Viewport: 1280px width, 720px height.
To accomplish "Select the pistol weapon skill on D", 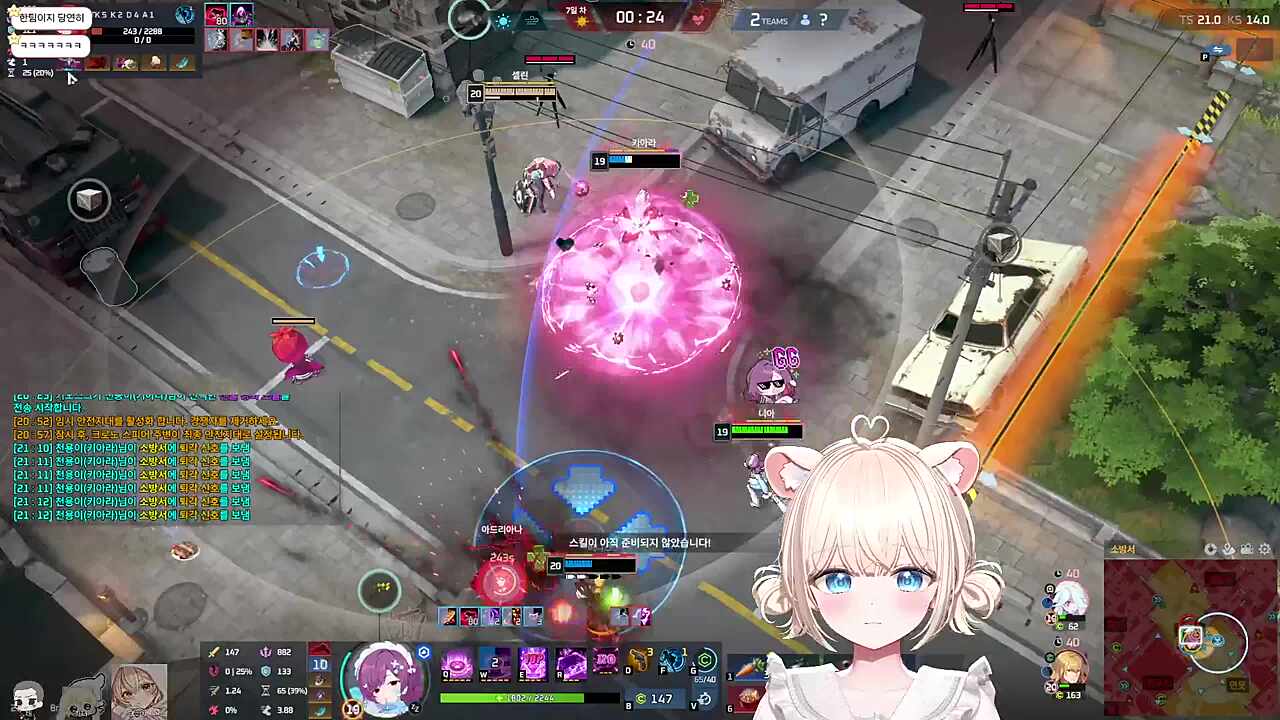I will tap(639, 661).
